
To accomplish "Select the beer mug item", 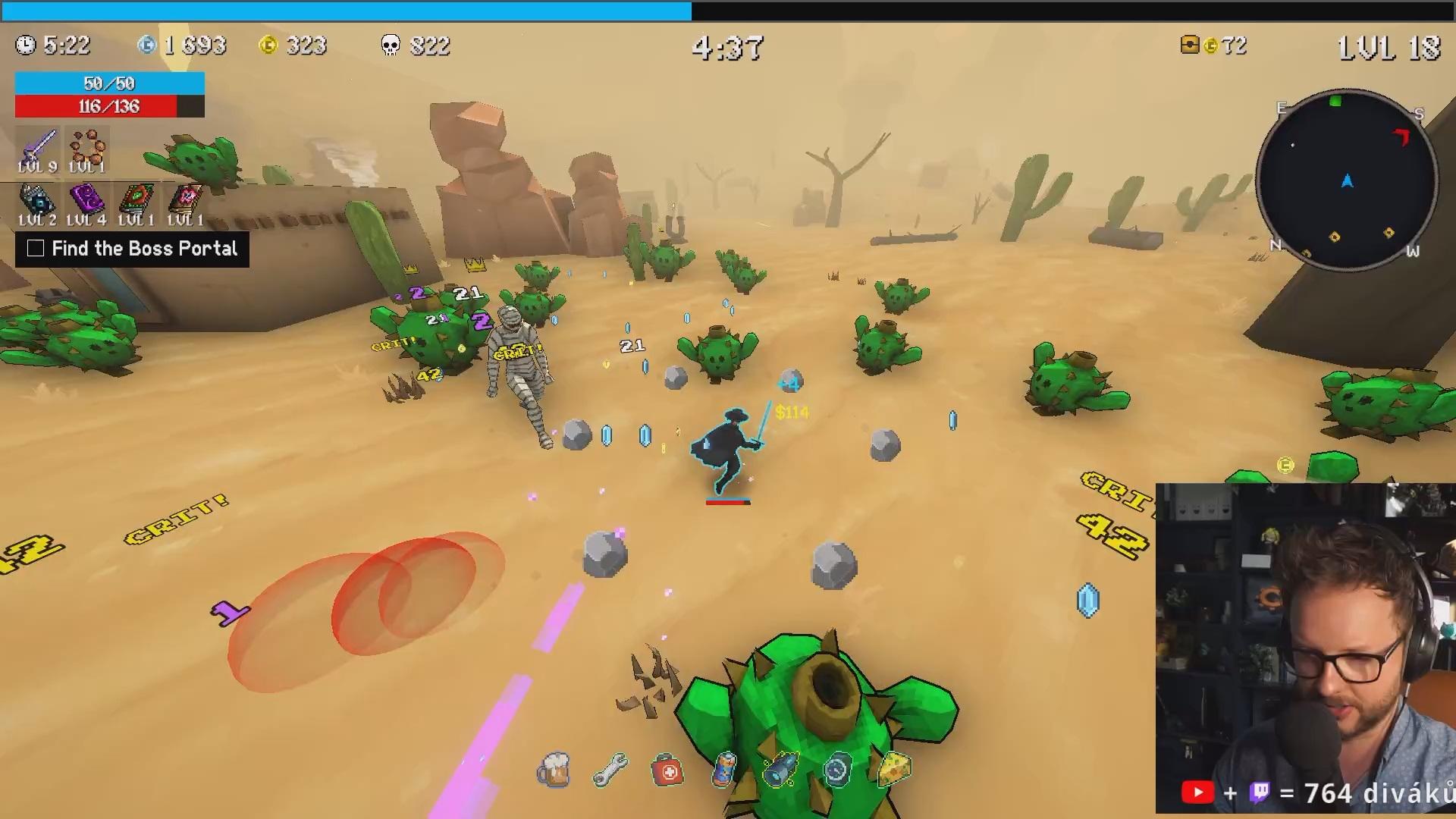I will pos(554,770).
